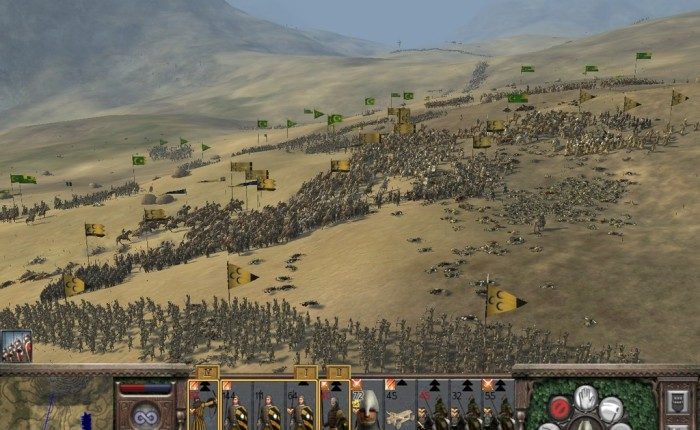
Task: Choose the helmeted general unit card
Action: 367,408
